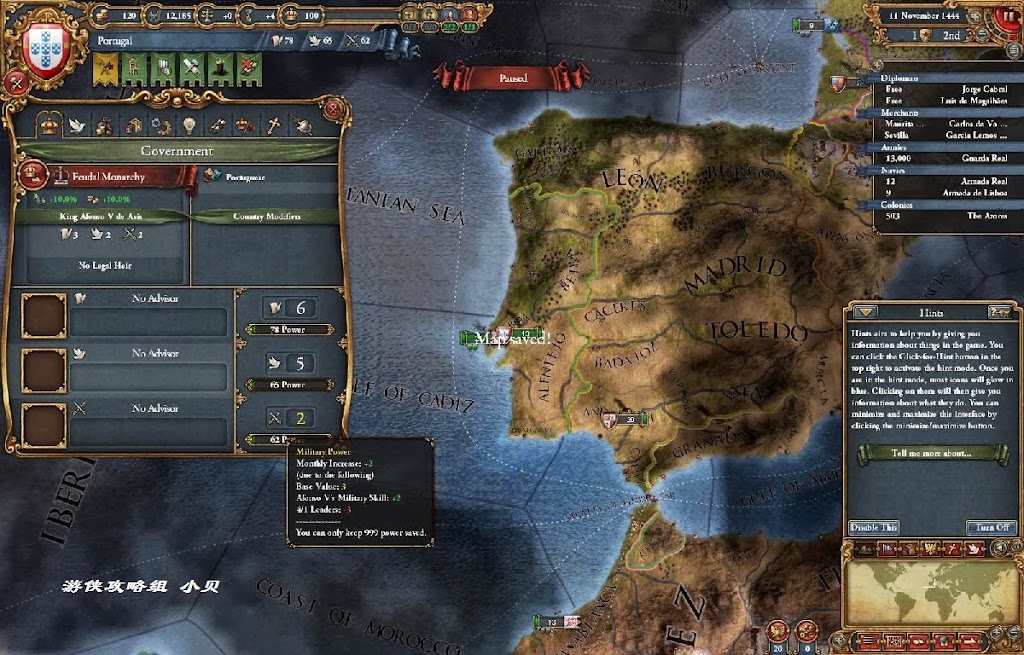Open the yellow crossed-swords alert banner
The width and height of the screenshot is (1024, 655).
tap(106, 67)
